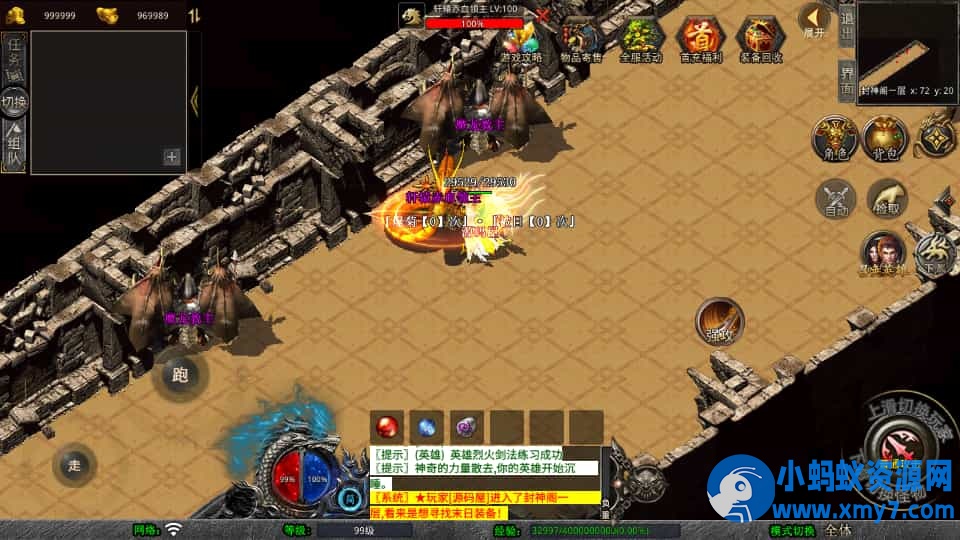Open the 全服活动 server events icon
Image resolution: width=960 pixels, height=540 pixels.
pos(641,40)
